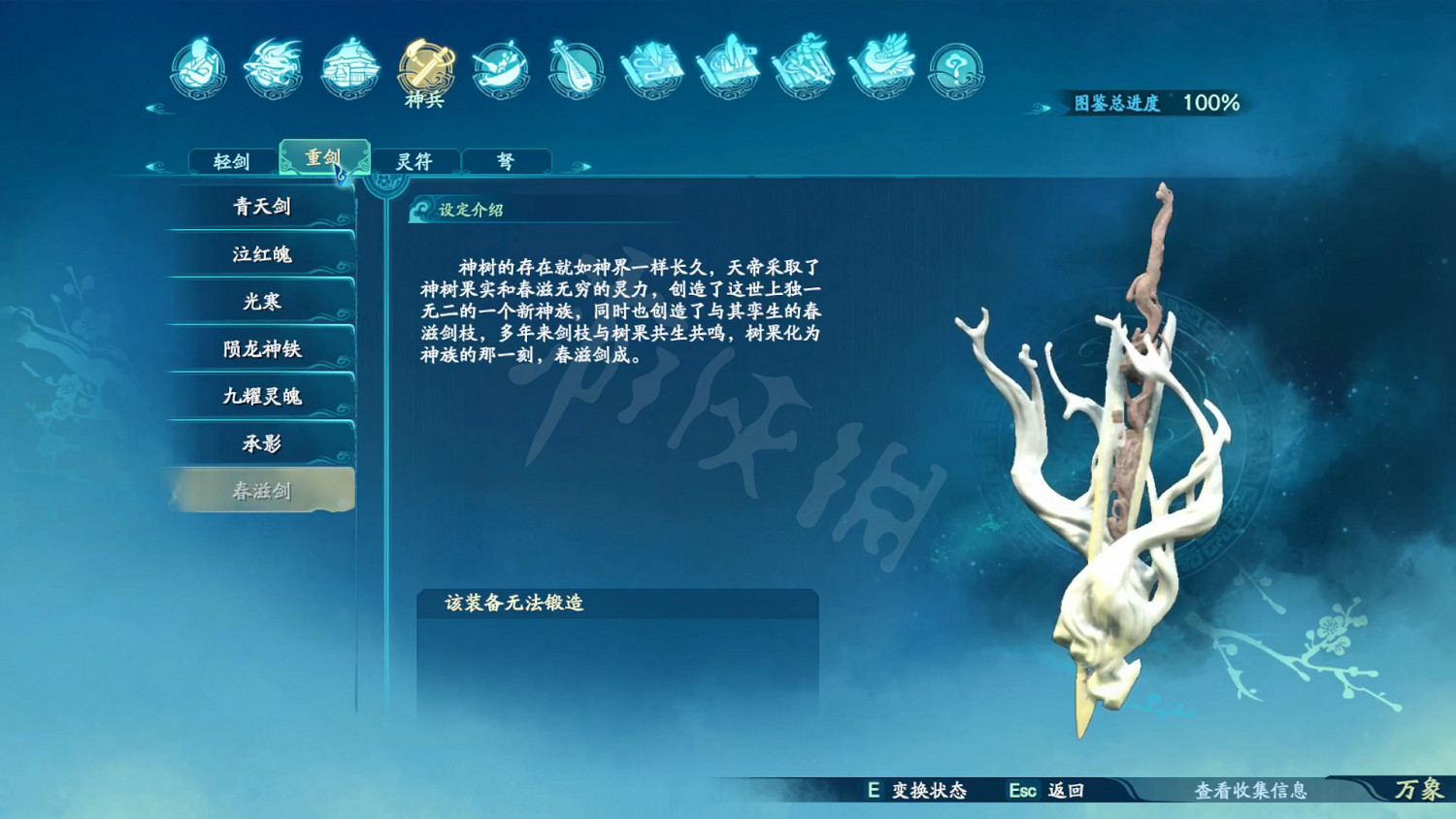
Task: Select 青天剑 from the sword list
Action: [x=262, y=207]
